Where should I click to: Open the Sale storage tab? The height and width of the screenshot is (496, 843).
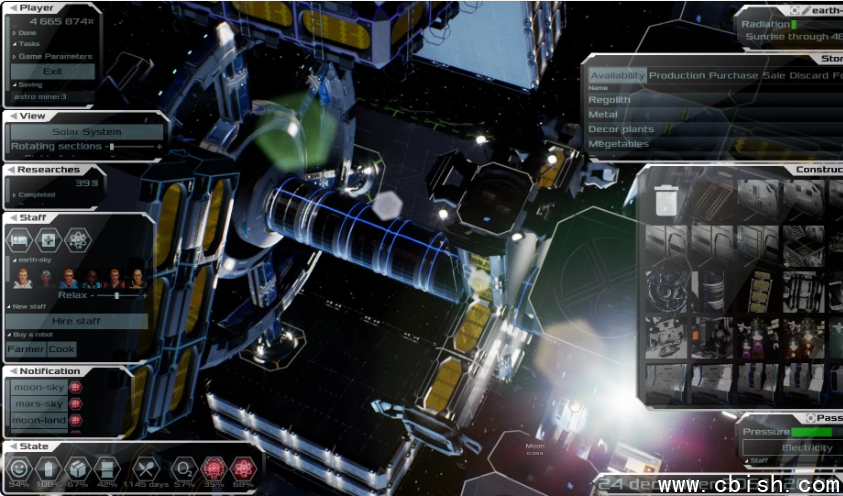click(773, 76)
